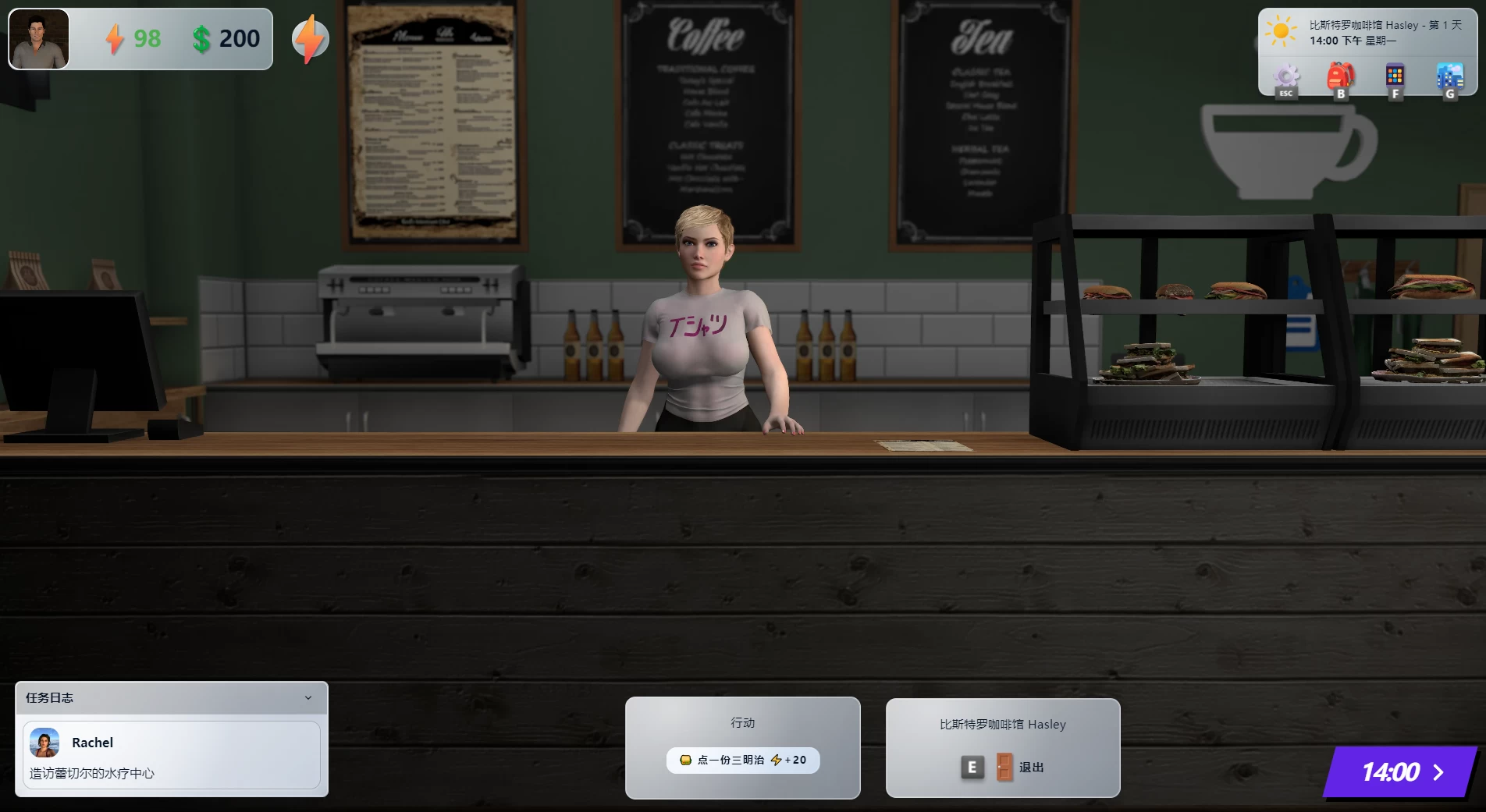
Task: Click the E key icon in the exit panel
Action: (970, 767)
